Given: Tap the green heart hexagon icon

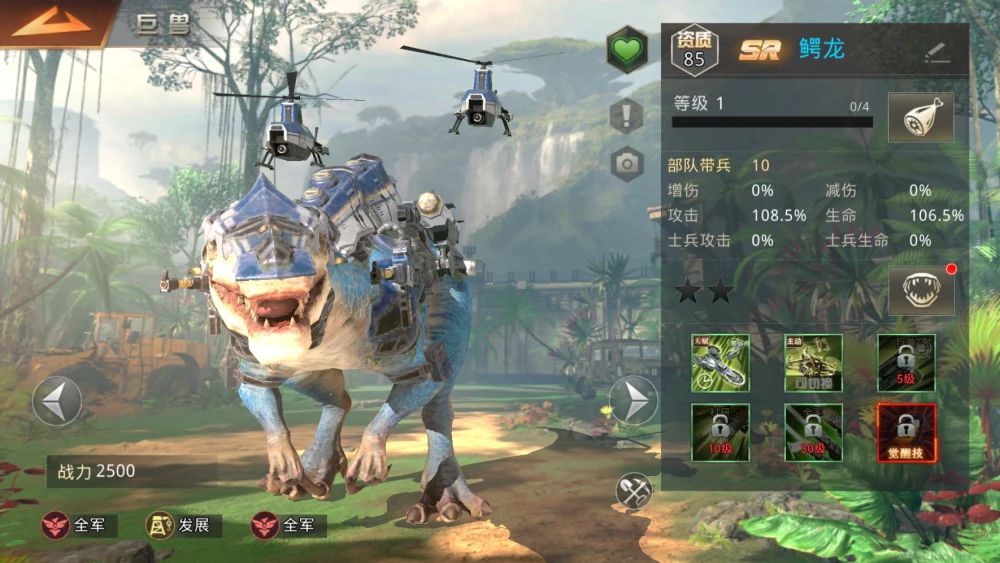Looking at the screenshot, I should tap(626, 50).
